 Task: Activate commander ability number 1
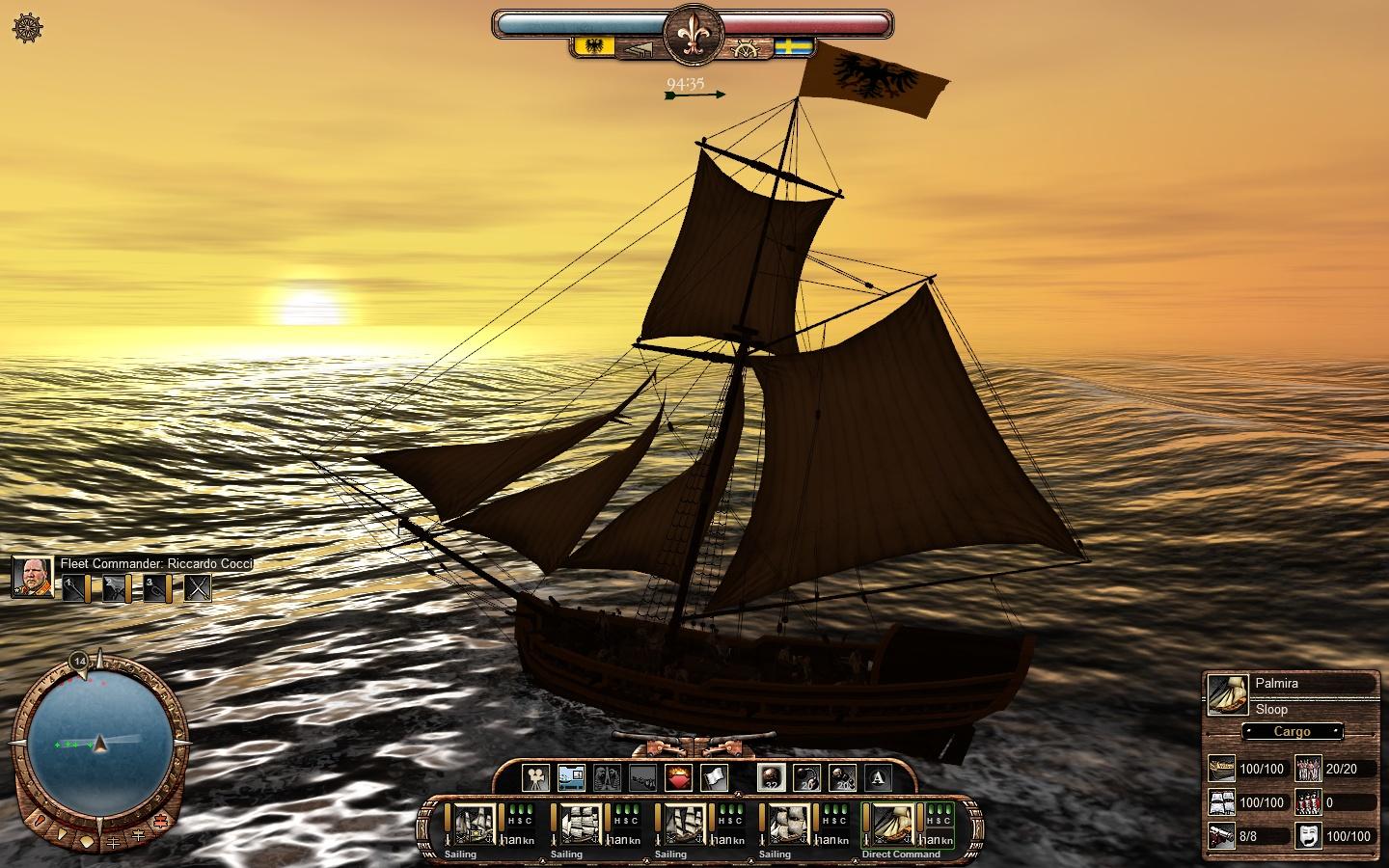(74, 588)
